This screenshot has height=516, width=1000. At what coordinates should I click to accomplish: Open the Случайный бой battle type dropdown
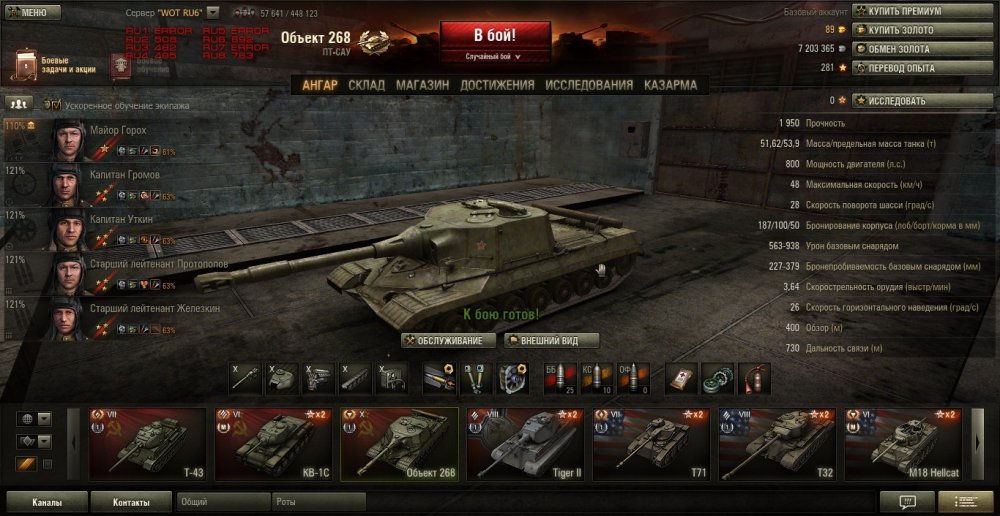(496, 57)
